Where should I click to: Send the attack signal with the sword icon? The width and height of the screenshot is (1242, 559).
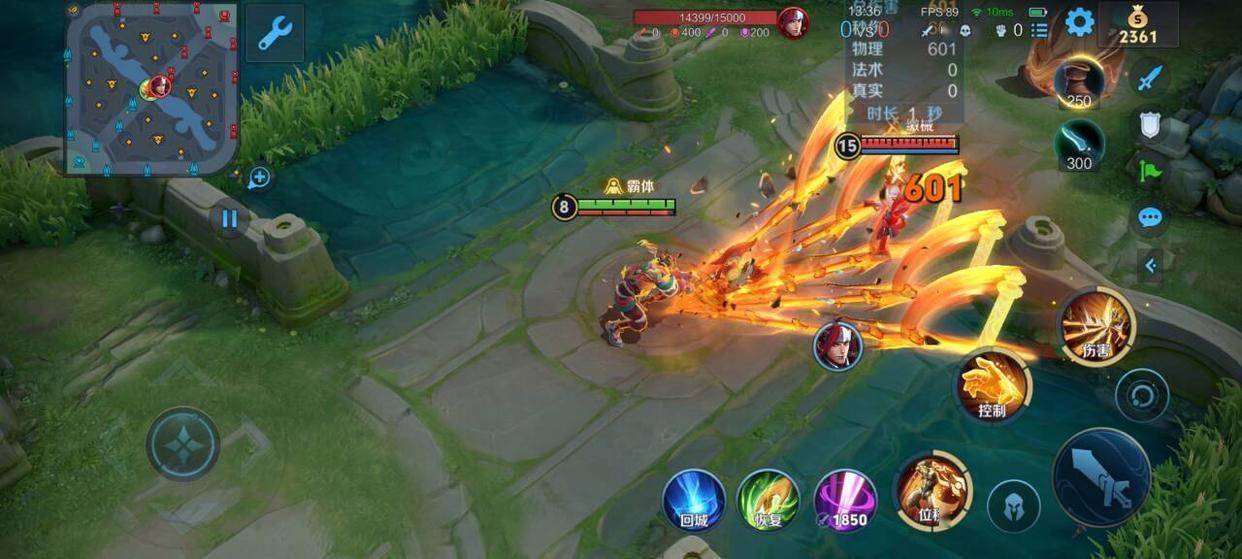click(x=1150, y=76)
